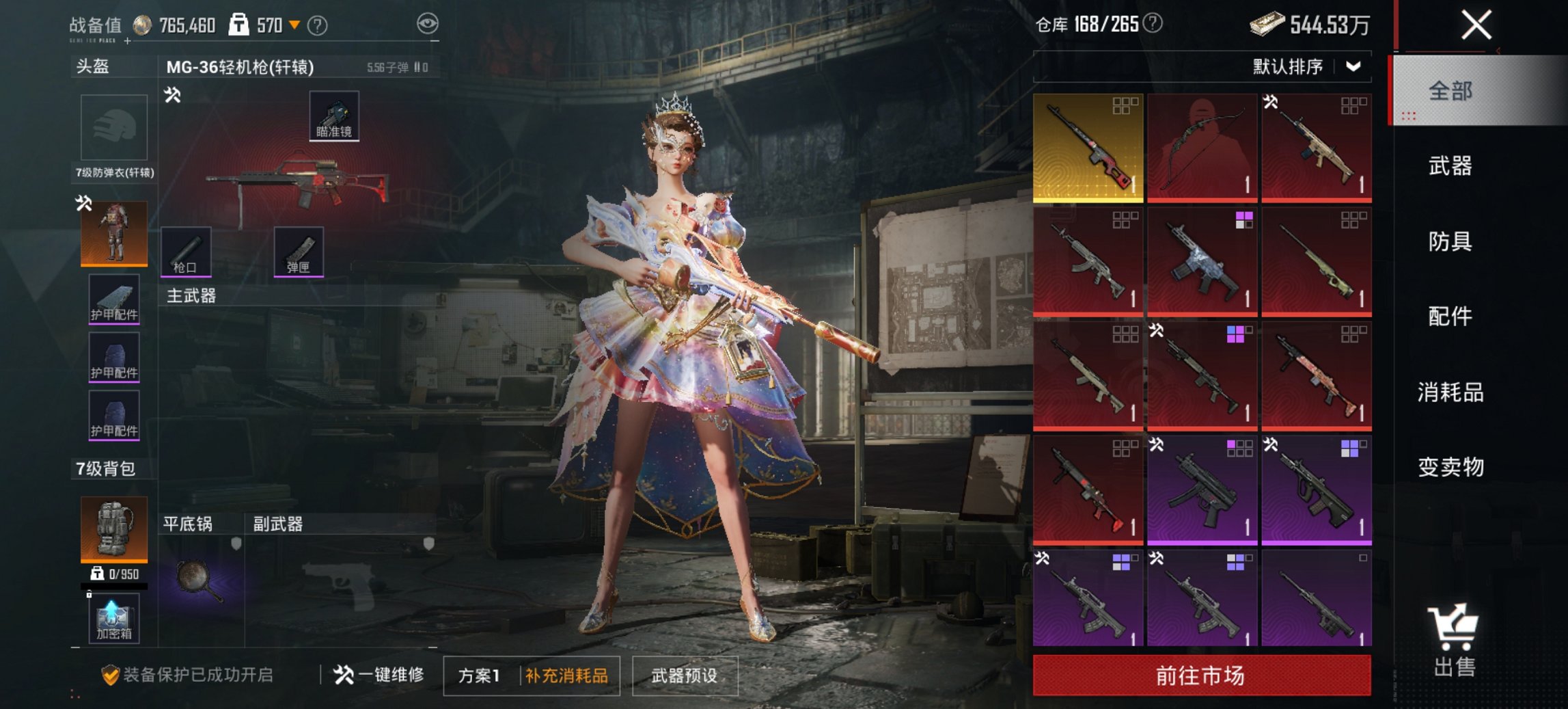1568x709 pixels.
Task: Show the 消耗品 category
Action: click(x=1450, y=392)
